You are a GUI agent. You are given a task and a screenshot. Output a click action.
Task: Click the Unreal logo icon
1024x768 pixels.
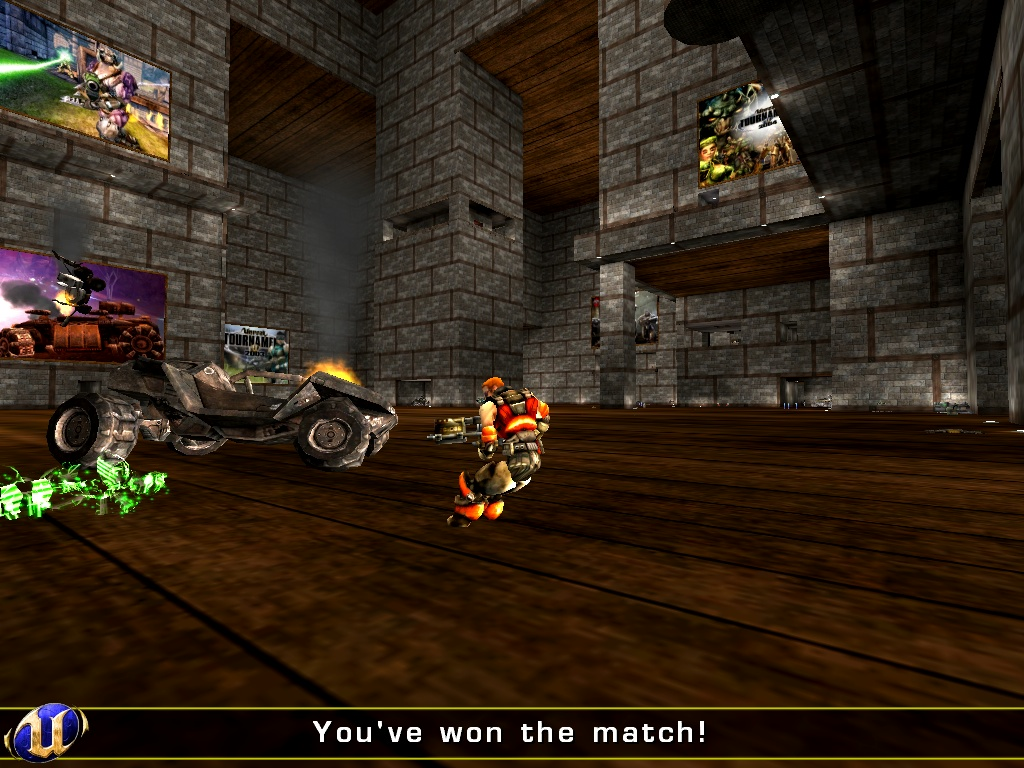46,733
